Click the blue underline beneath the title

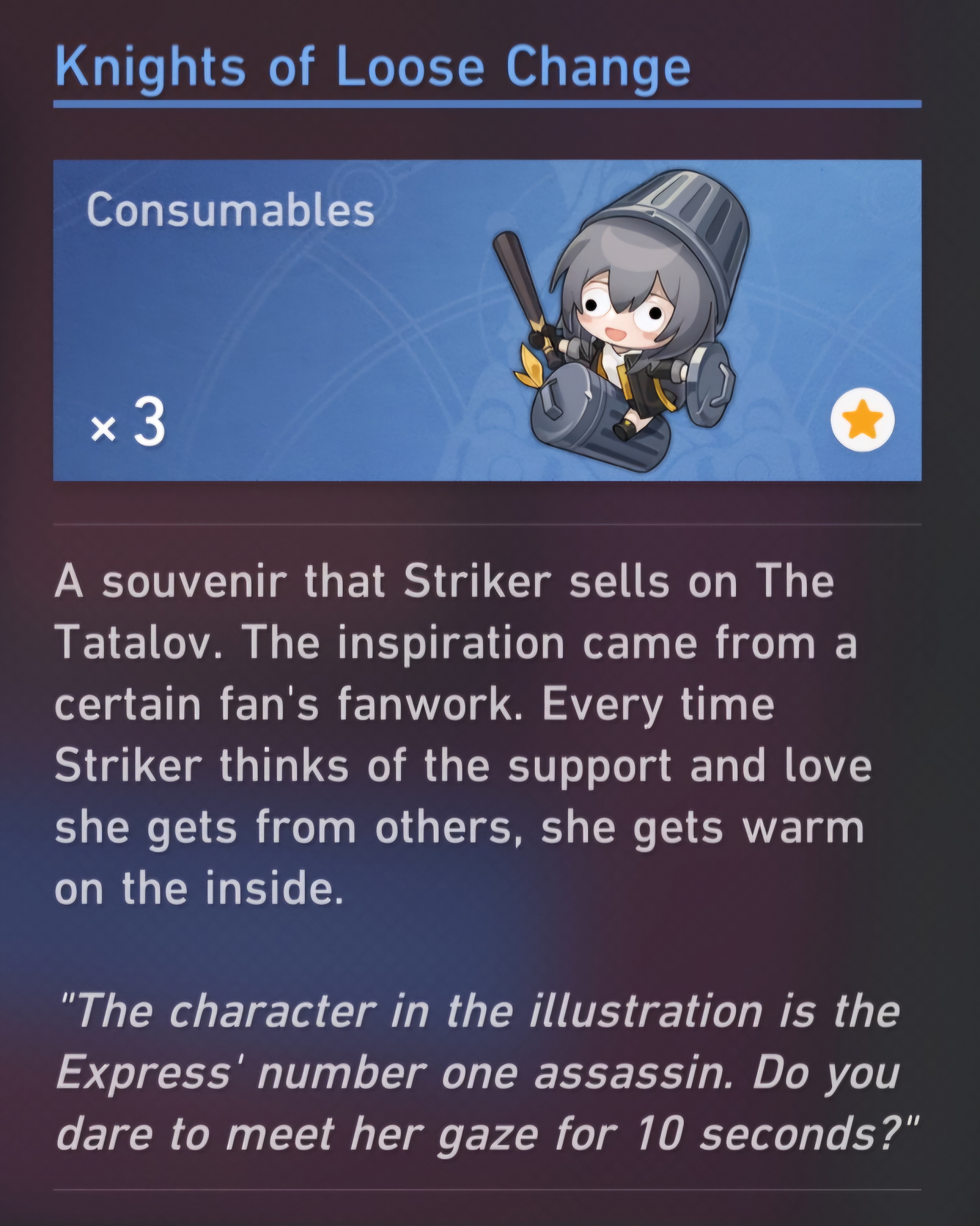[x=489, y=102]
